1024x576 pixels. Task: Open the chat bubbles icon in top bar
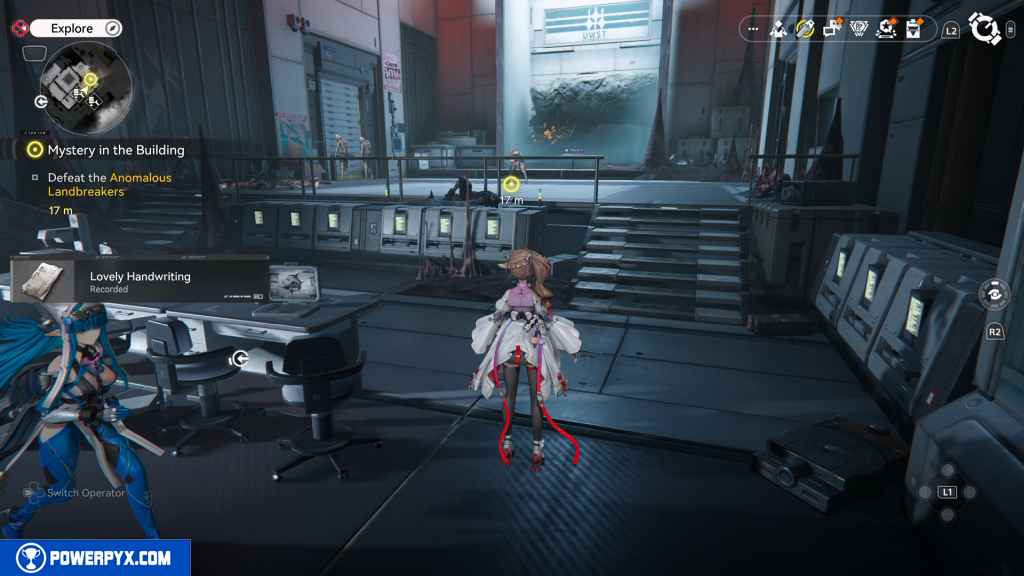click(831, 29)
